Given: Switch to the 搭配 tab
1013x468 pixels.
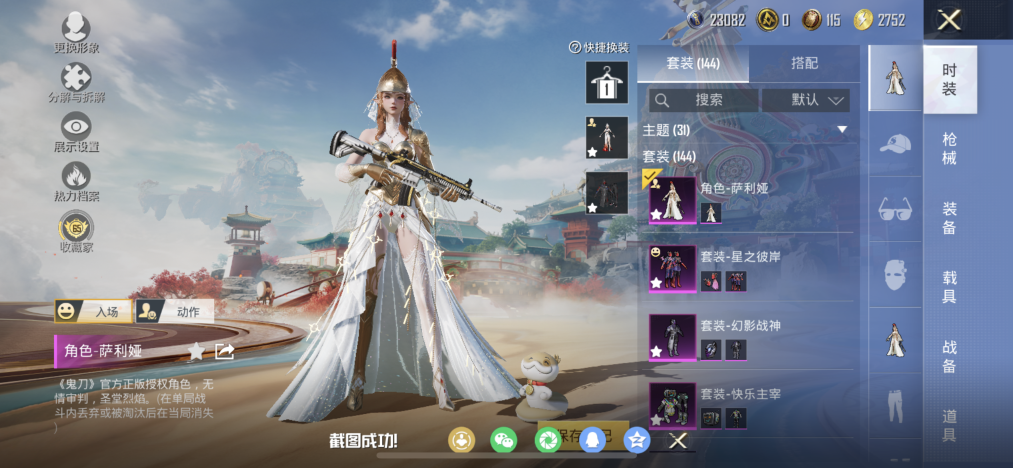Looking at the screenshot, I should (x=804, y=63).
